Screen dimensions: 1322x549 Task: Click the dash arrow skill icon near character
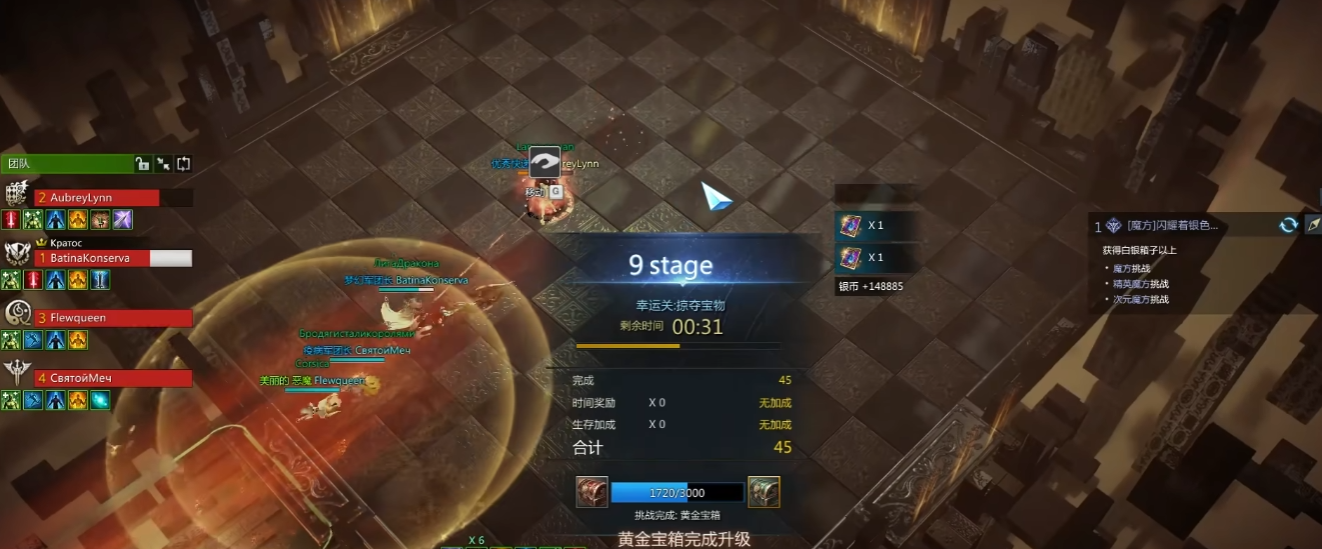click(545, 163)
